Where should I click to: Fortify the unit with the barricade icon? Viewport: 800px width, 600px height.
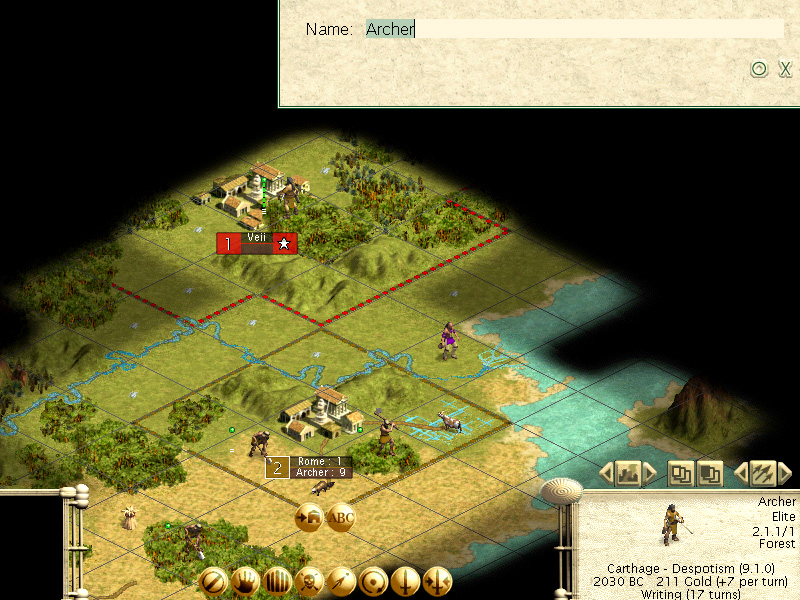tap(277, 581)
